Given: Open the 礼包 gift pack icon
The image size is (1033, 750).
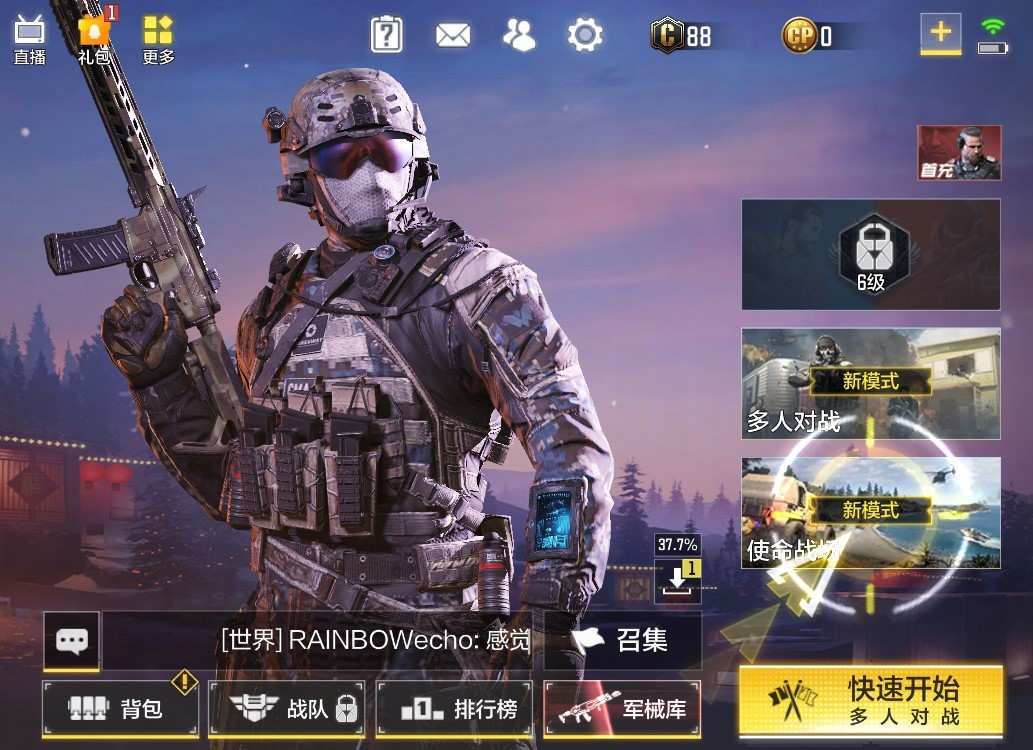Looking at the screenshot, I should click(94, 38).
